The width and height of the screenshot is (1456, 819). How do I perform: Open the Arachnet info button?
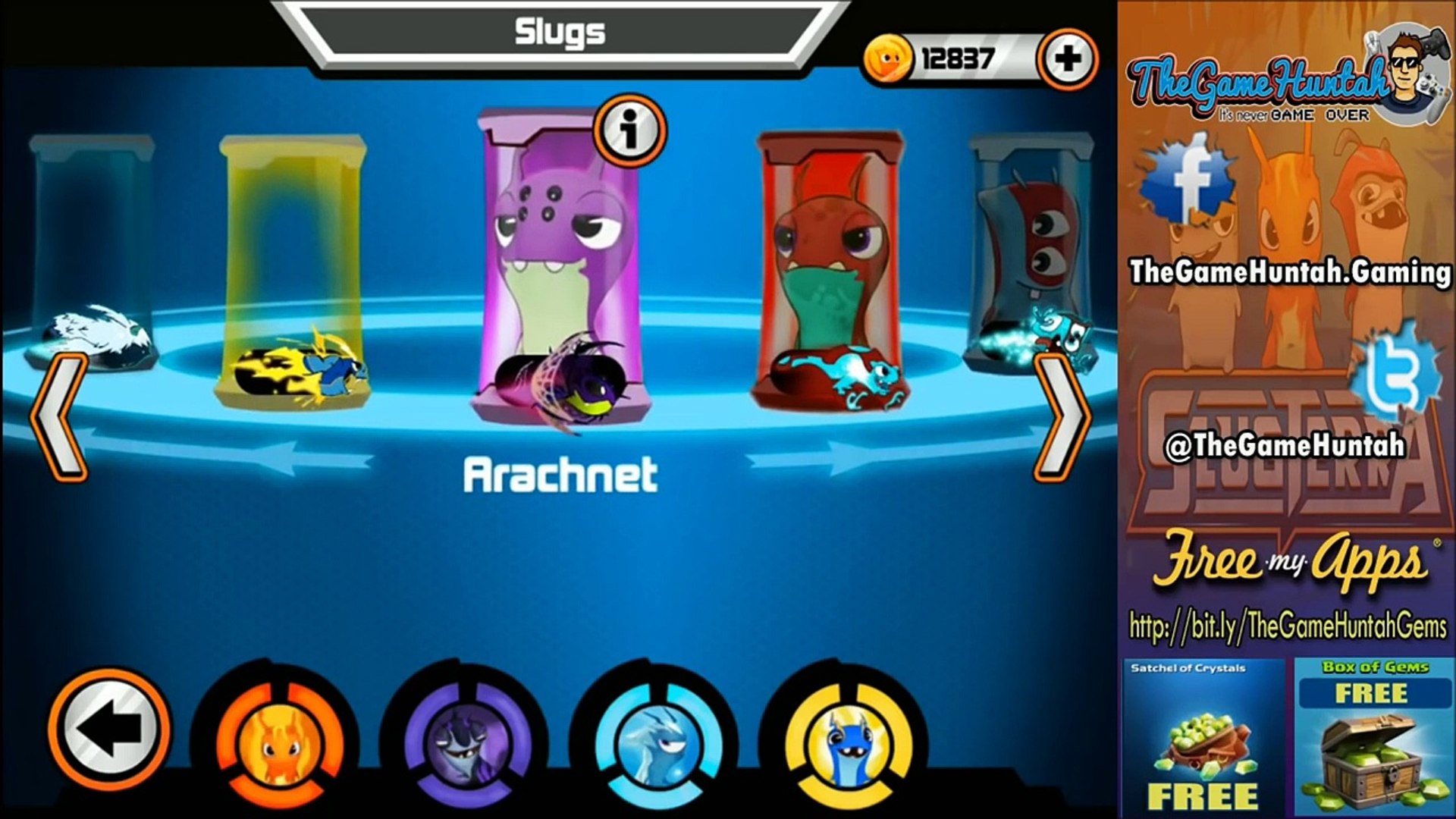(629, 130)
